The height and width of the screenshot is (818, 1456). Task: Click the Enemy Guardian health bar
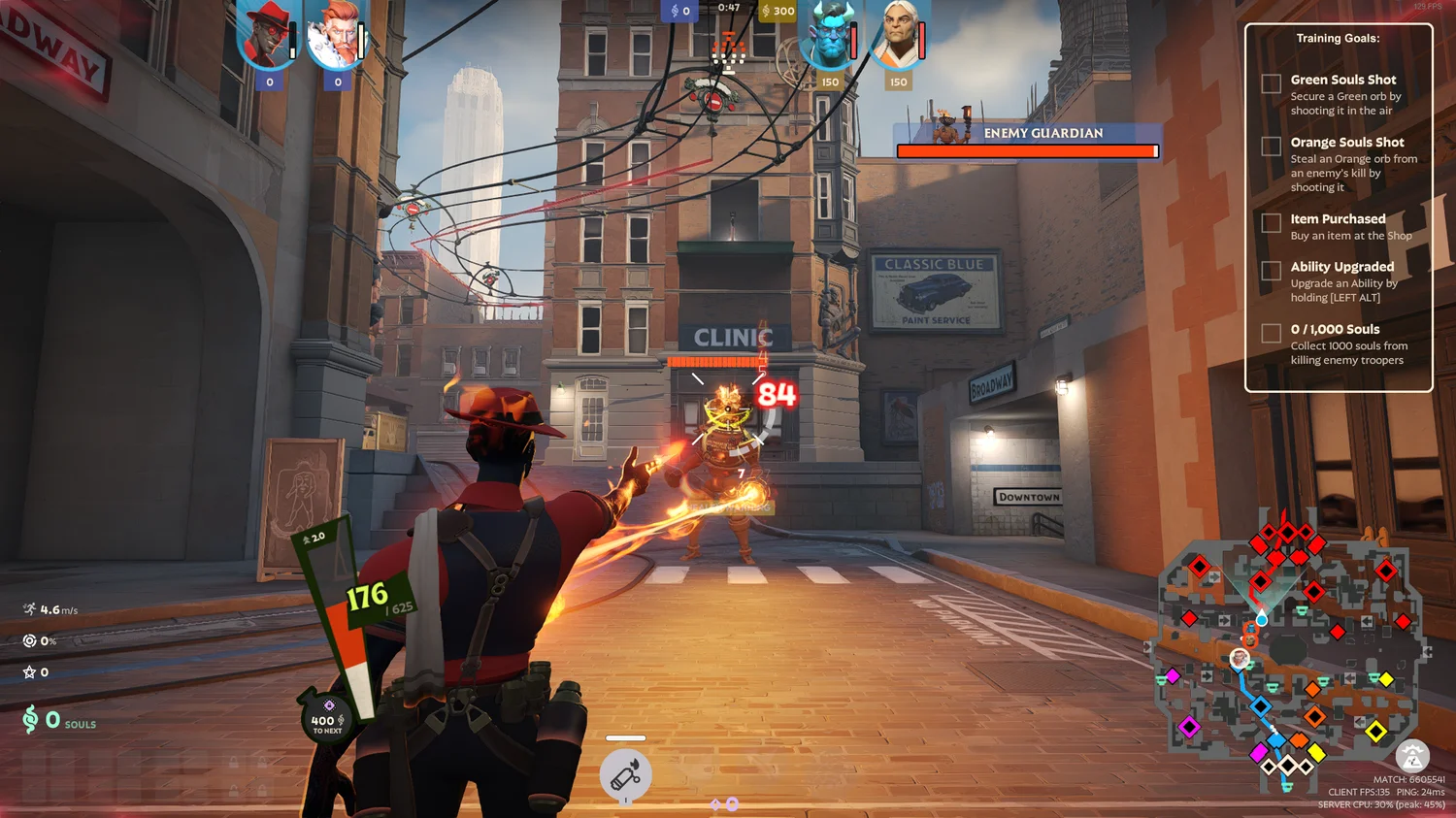pyautogui.click(x=1027, y=151)
